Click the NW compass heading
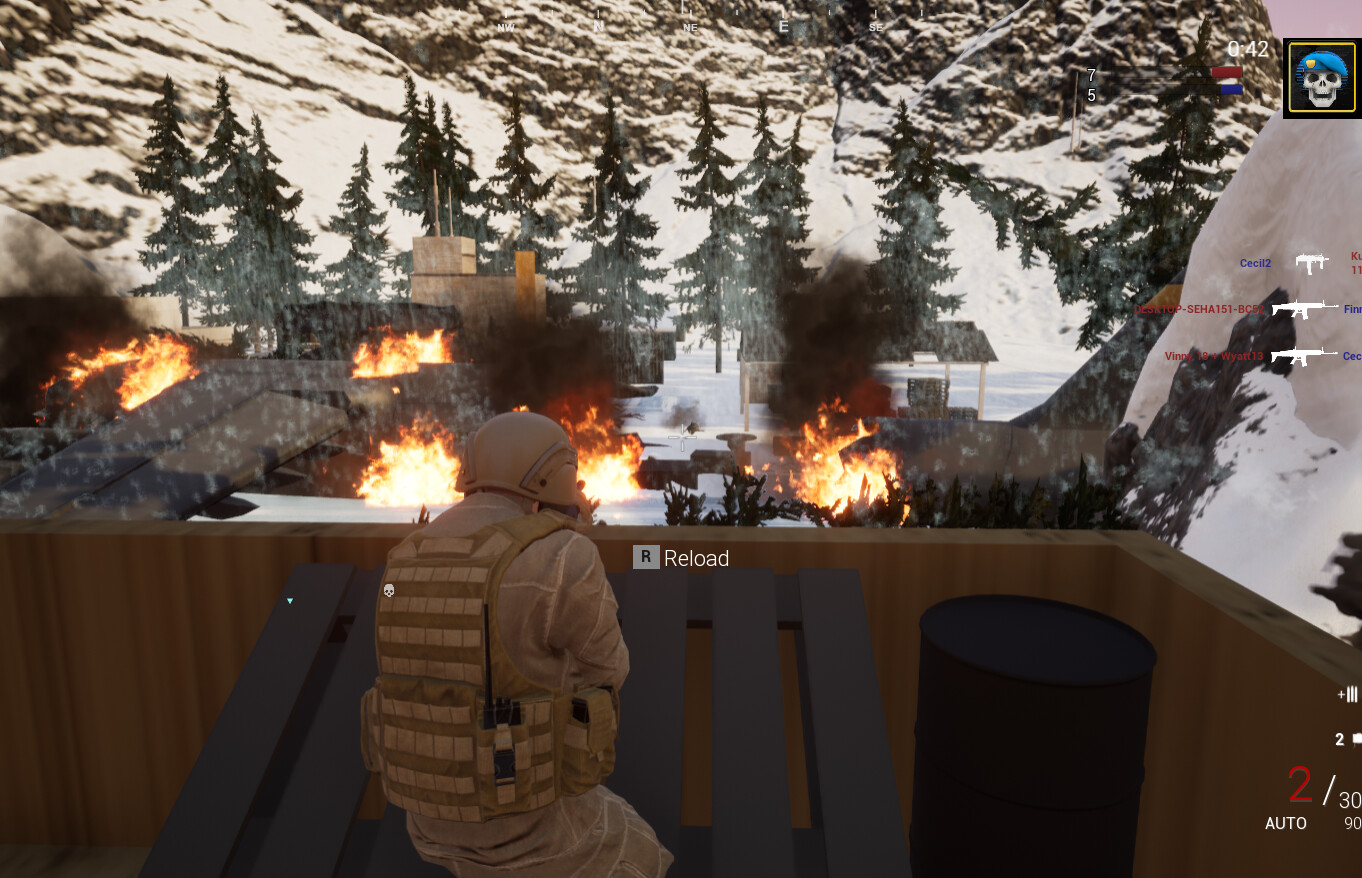The image size is (1362, 878). click(x=506, y=27)
